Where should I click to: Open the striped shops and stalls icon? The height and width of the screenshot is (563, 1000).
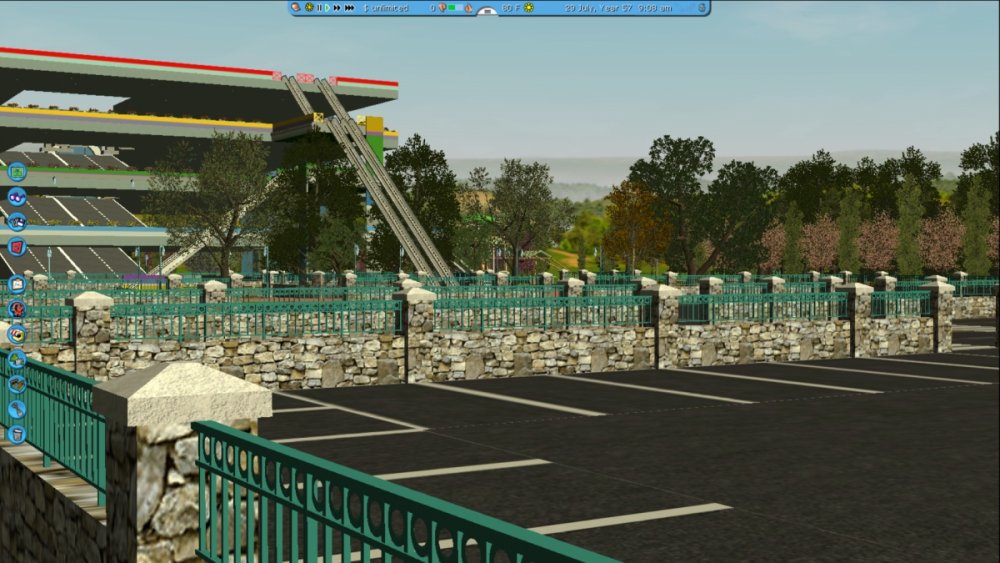(x=17, y=334)
